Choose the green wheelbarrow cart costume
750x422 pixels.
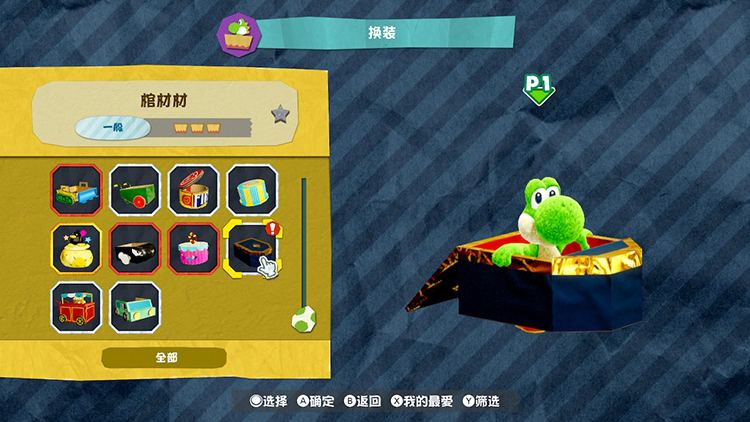click(x=135, y=190)
